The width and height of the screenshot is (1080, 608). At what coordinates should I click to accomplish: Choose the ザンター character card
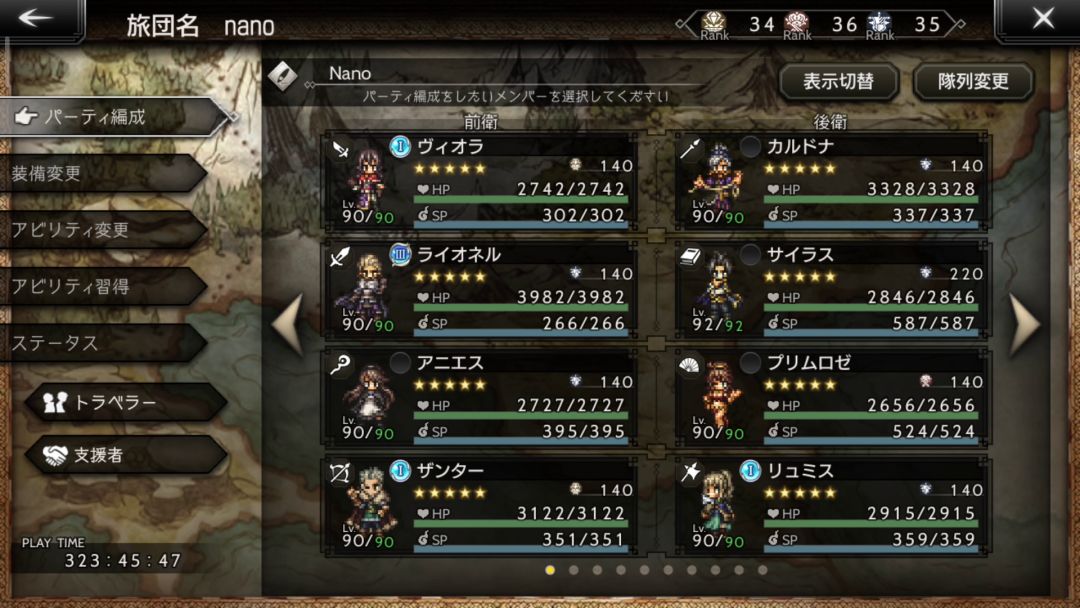[480, 504]
